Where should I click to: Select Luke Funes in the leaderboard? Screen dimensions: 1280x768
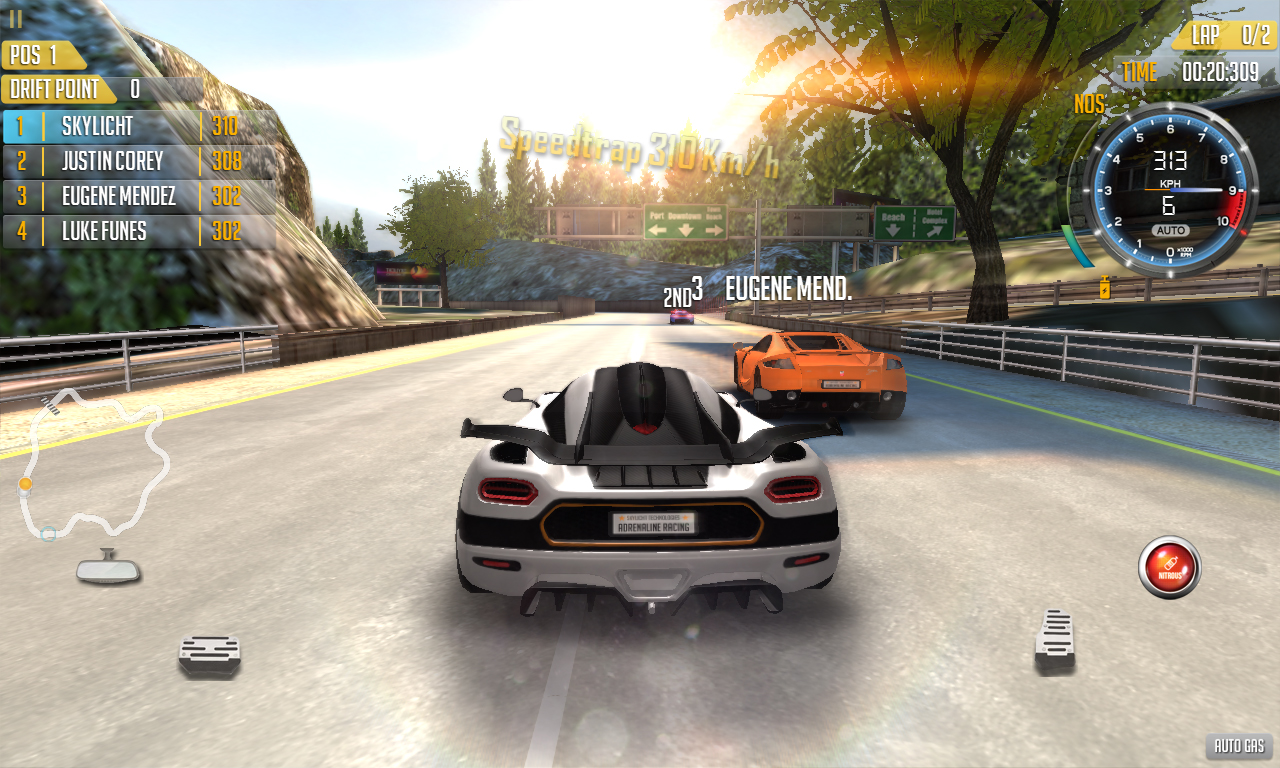pos(138,231)
